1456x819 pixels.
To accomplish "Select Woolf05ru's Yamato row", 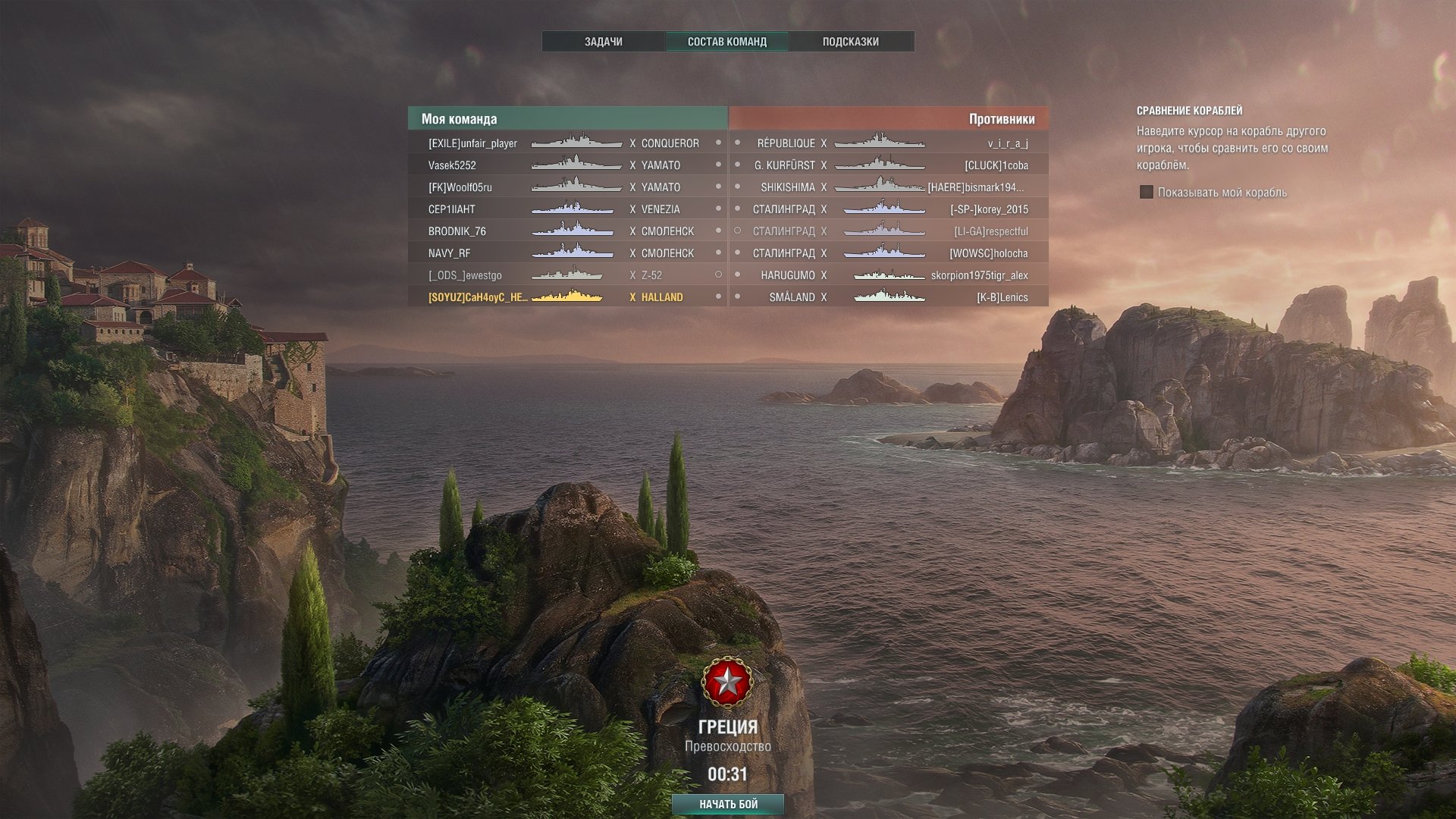I will pos(567,187).
